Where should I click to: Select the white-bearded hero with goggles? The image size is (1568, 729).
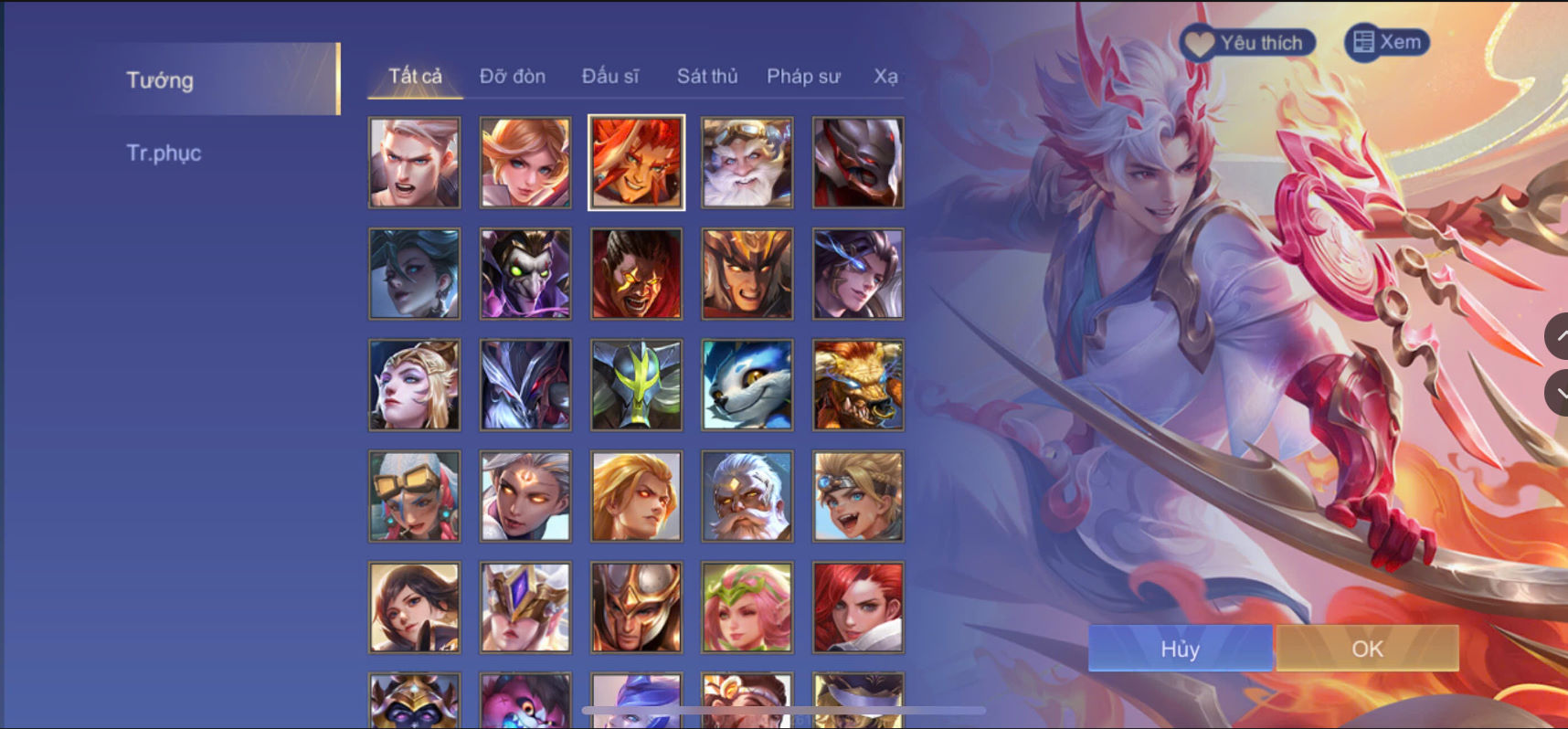746,162
